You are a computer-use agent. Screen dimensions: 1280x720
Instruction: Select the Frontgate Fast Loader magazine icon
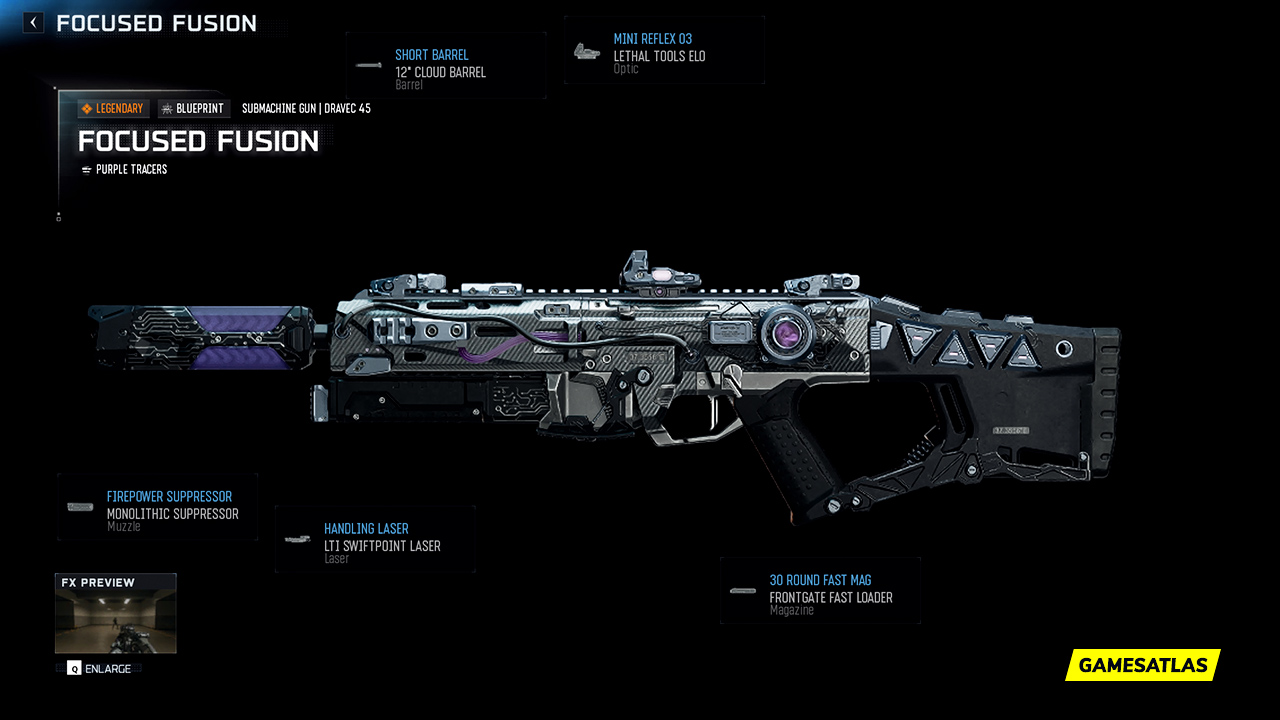(x=743, y=590)
